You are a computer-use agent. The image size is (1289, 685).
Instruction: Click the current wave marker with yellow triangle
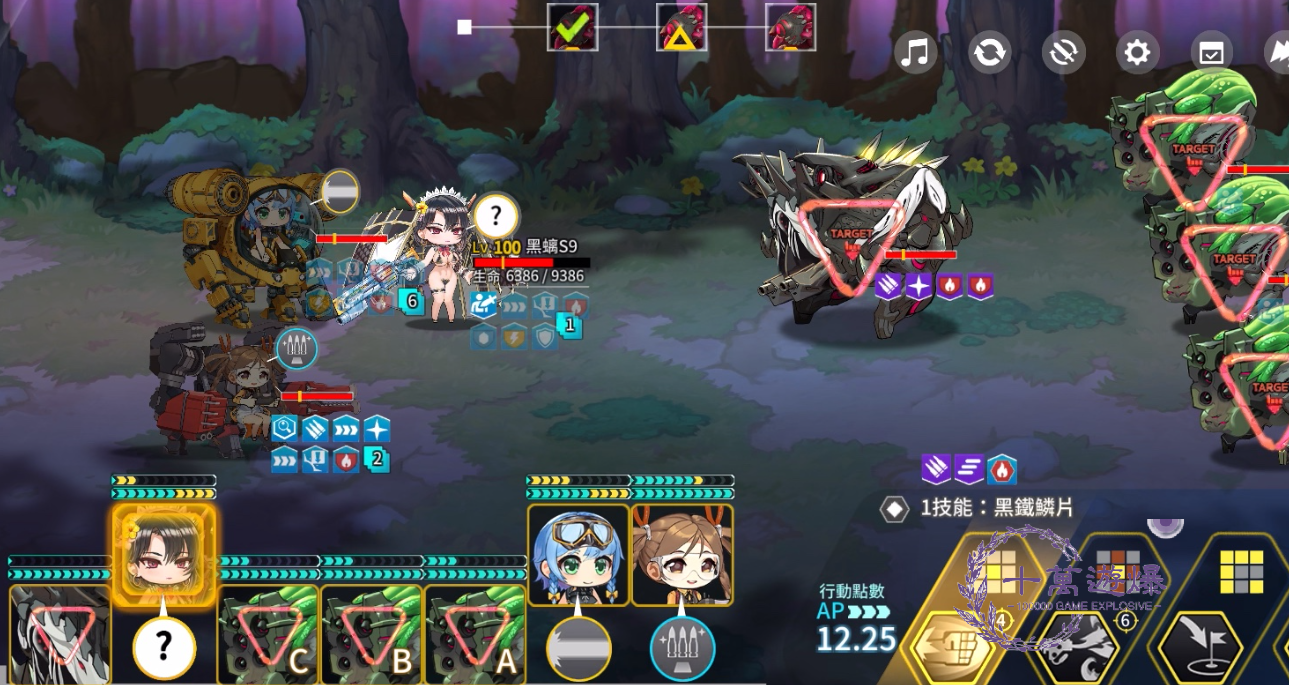[682, 27]
